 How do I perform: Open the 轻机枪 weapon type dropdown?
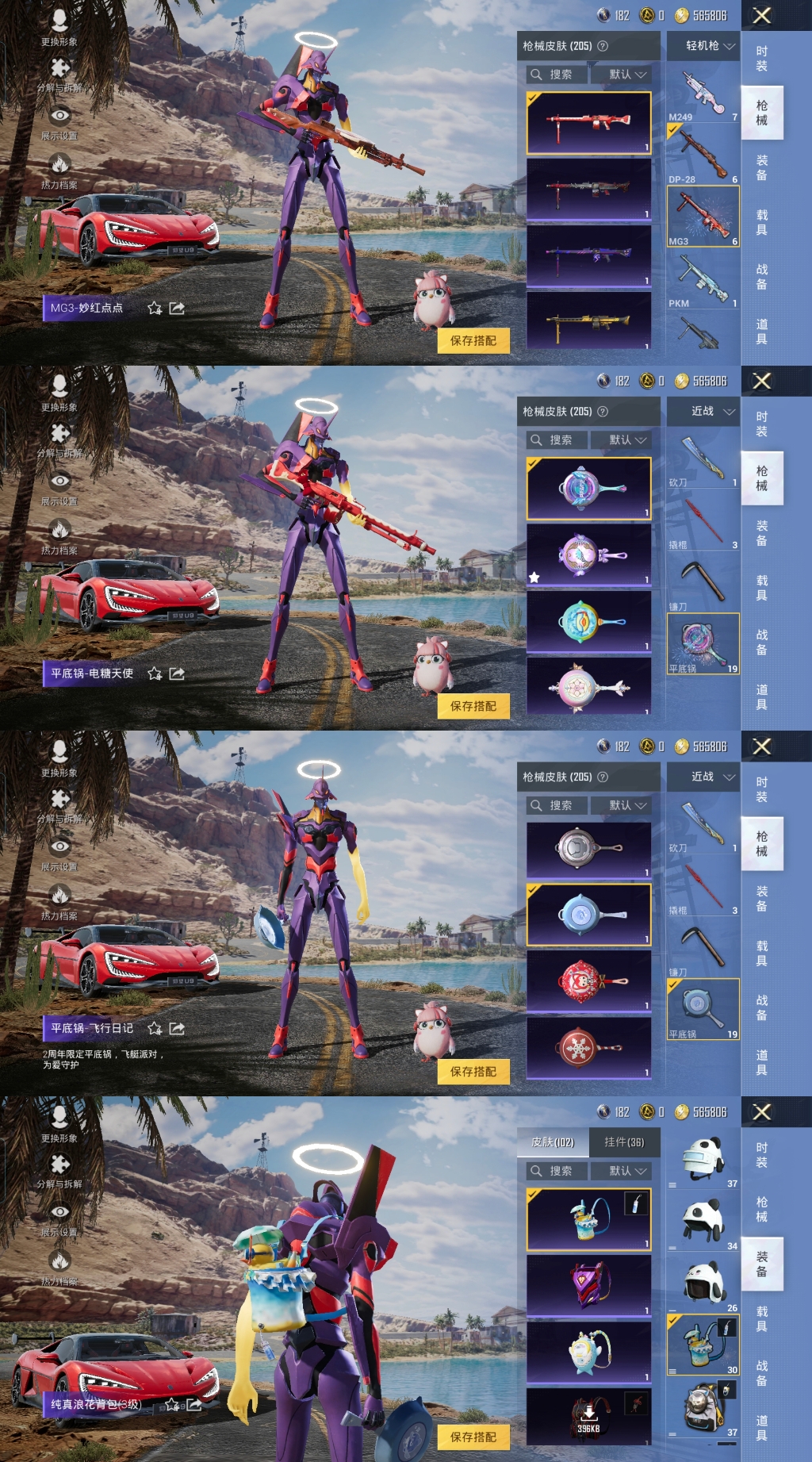coord(703,46)
